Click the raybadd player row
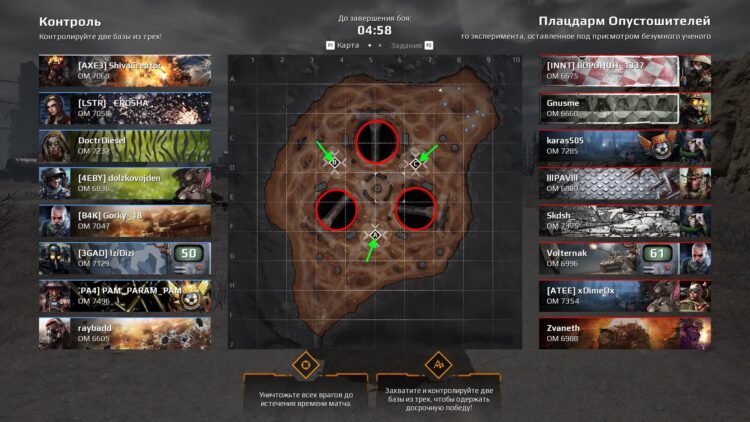The height and width of the screenshot is (422, 750). click(125, 333)
